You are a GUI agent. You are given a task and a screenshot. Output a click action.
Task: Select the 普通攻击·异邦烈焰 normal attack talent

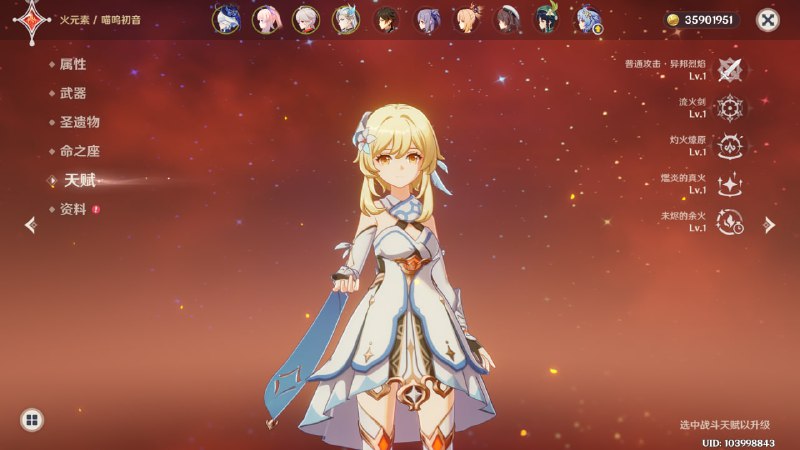731,70
